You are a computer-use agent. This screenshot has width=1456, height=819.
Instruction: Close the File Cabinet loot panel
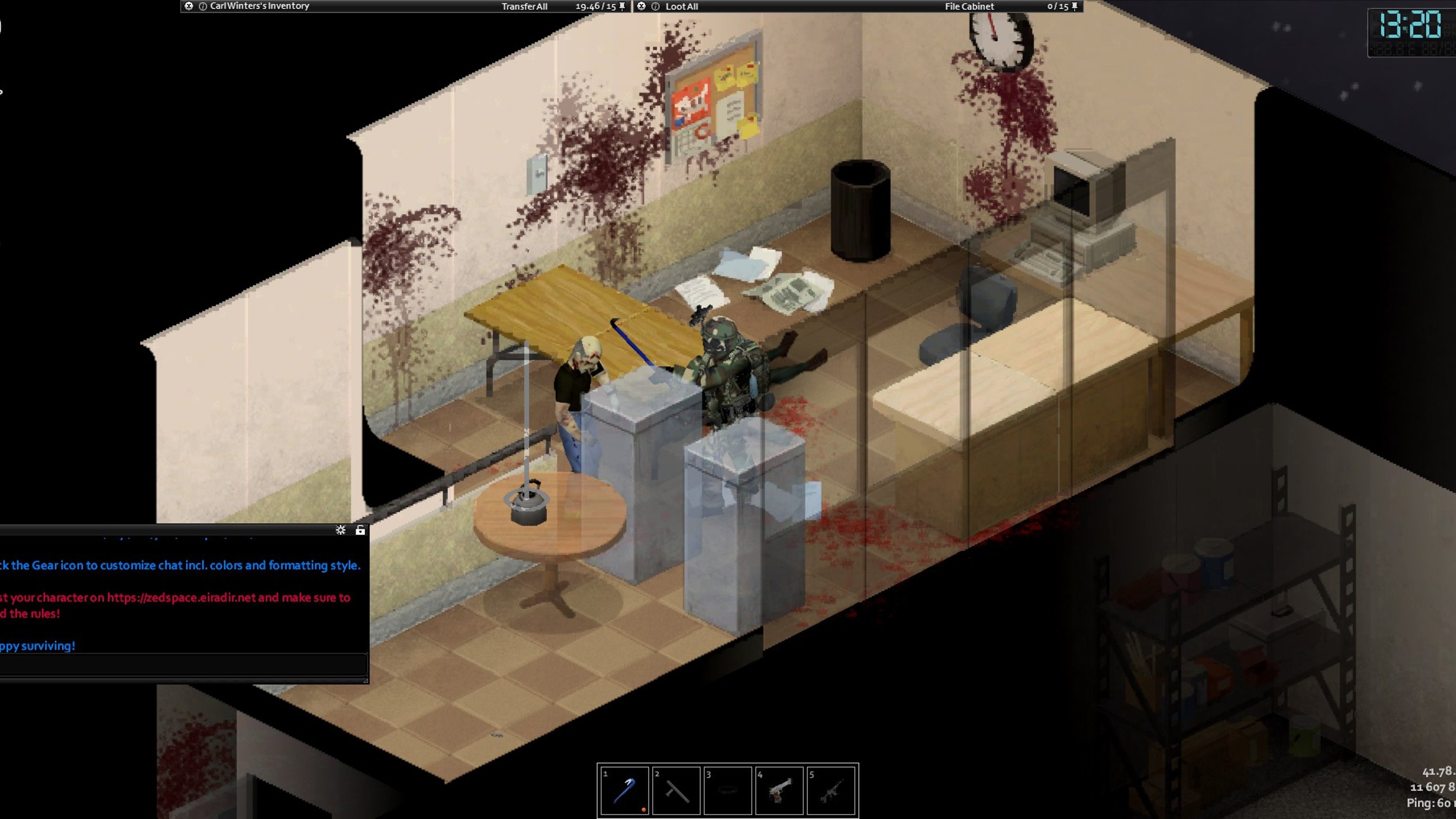pyautogui.click(x=641, y=6)
